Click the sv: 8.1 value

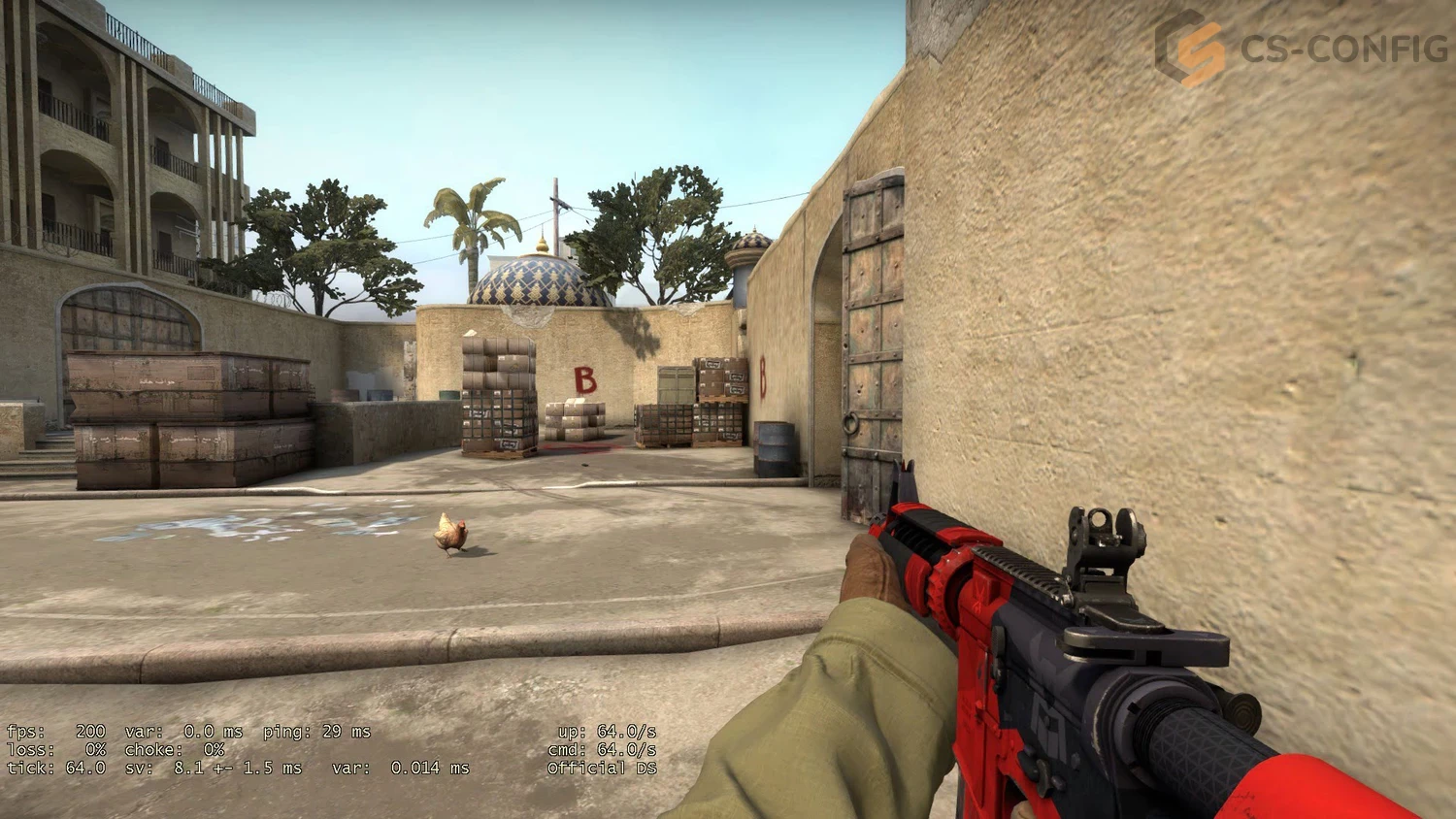(189, 767)
